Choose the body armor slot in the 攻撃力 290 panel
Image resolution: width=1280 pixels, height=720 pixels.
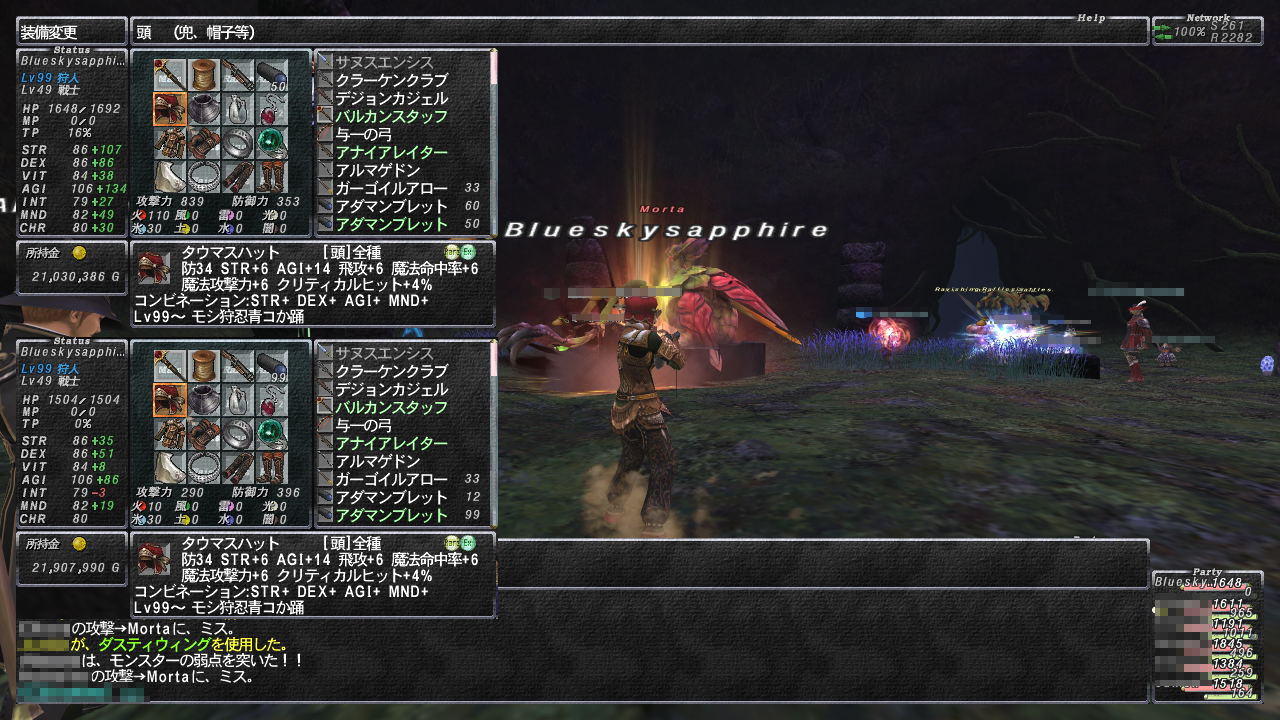[x=169, y=432]
